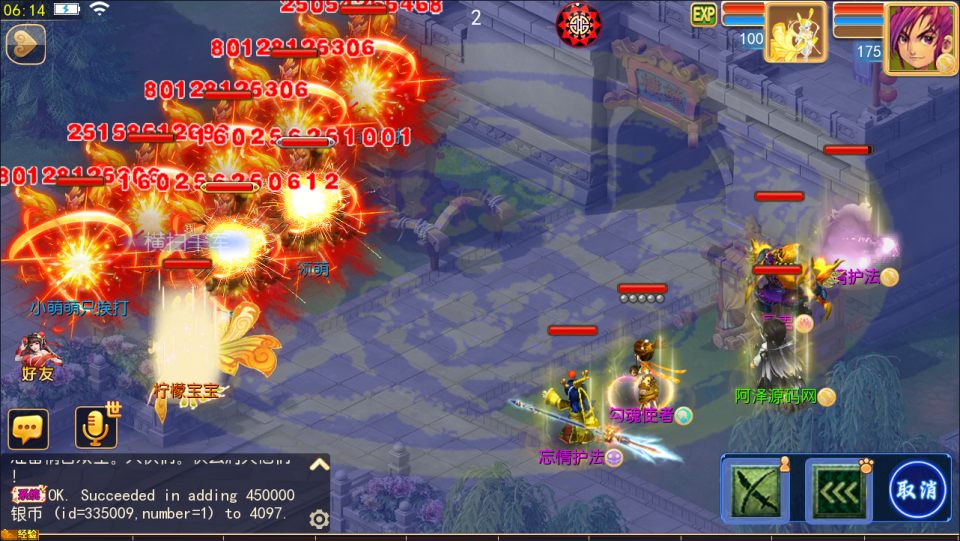Activate the world voice microphone button
This screenshot has height=541, width=960.
[96, 428]
